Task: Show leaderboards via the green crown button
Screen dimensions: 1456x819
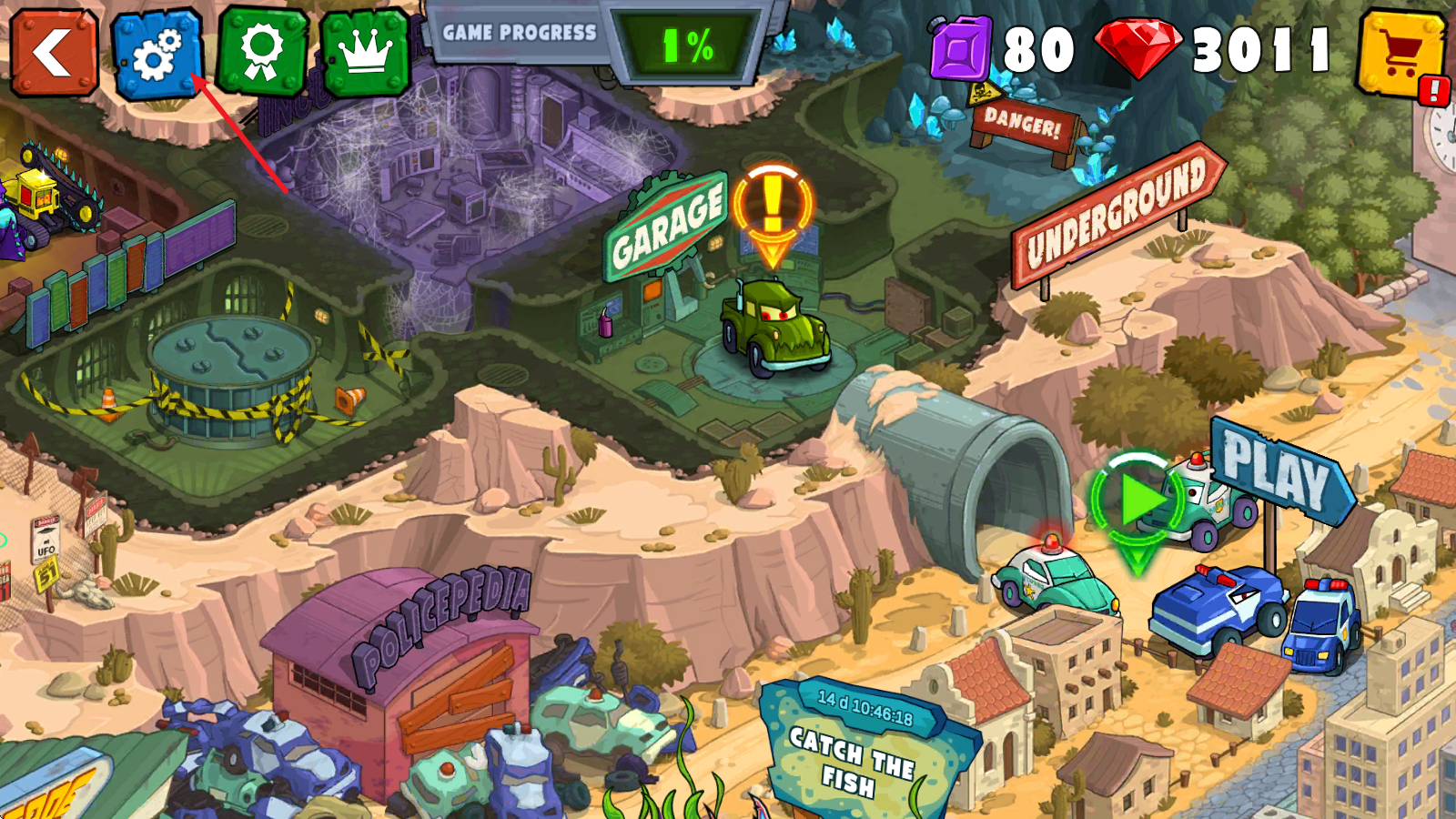Action: 366,54
